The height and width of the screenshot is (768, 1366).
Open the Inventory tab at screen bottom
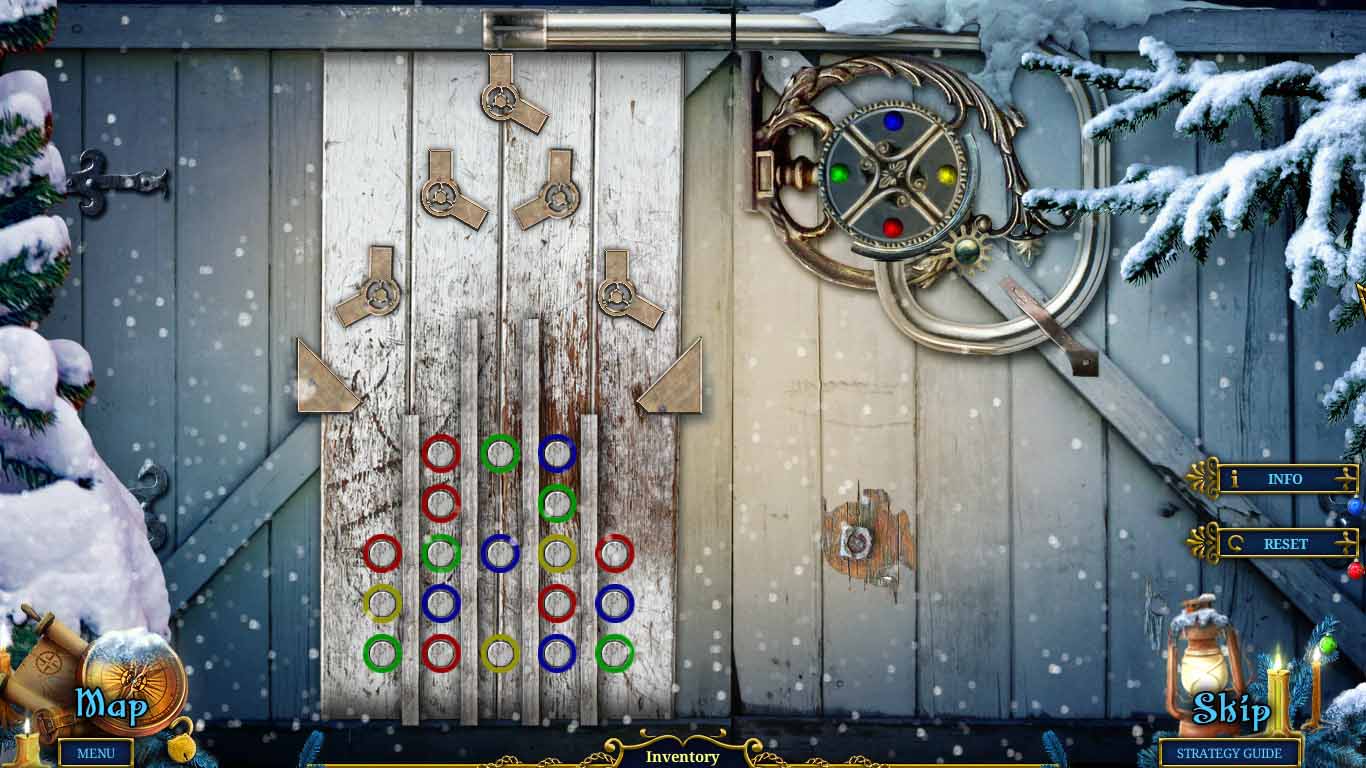(x=683, y=757)
